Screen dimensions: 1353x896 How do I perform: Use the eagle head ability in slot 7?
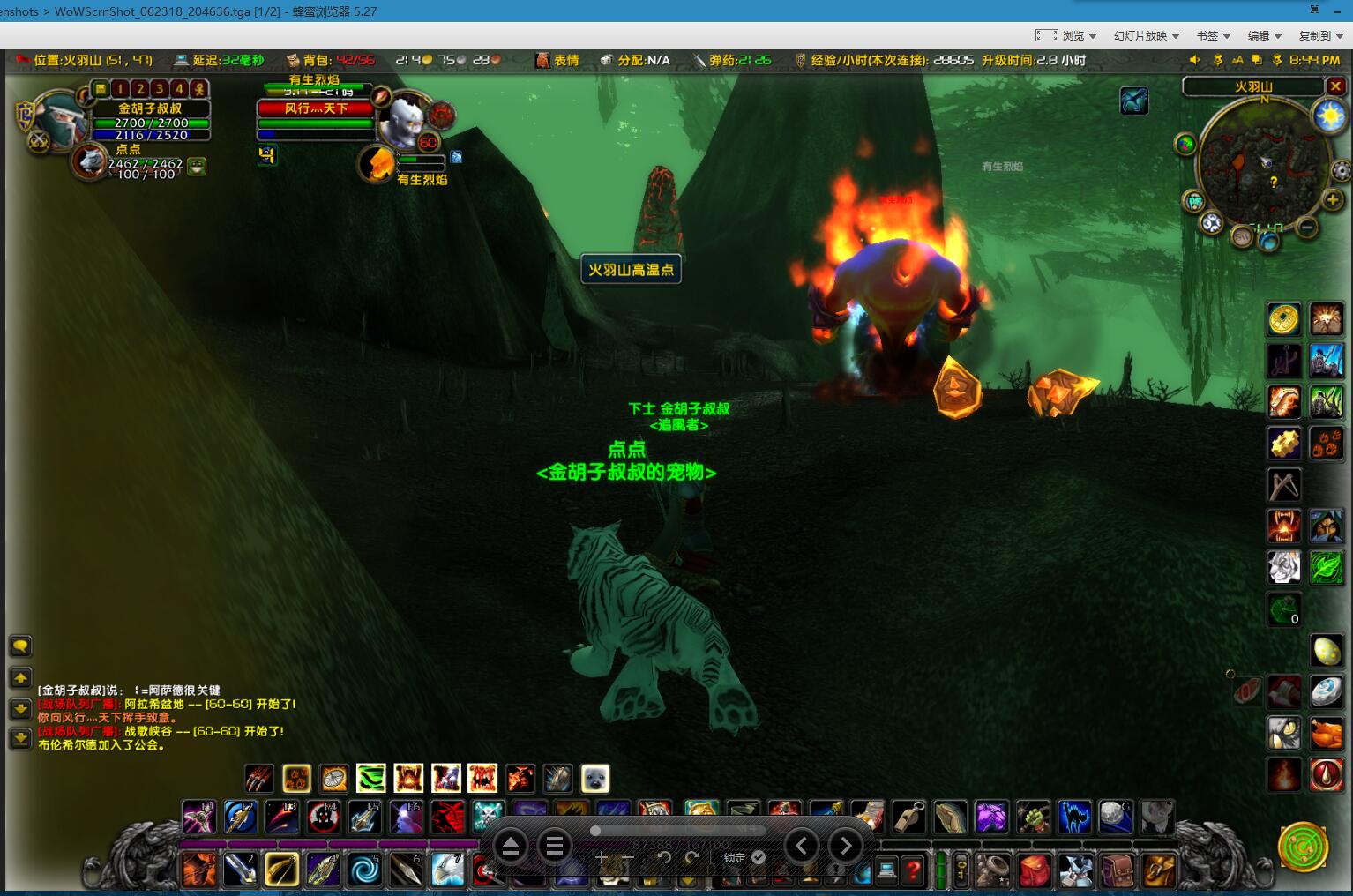[448, 870]
